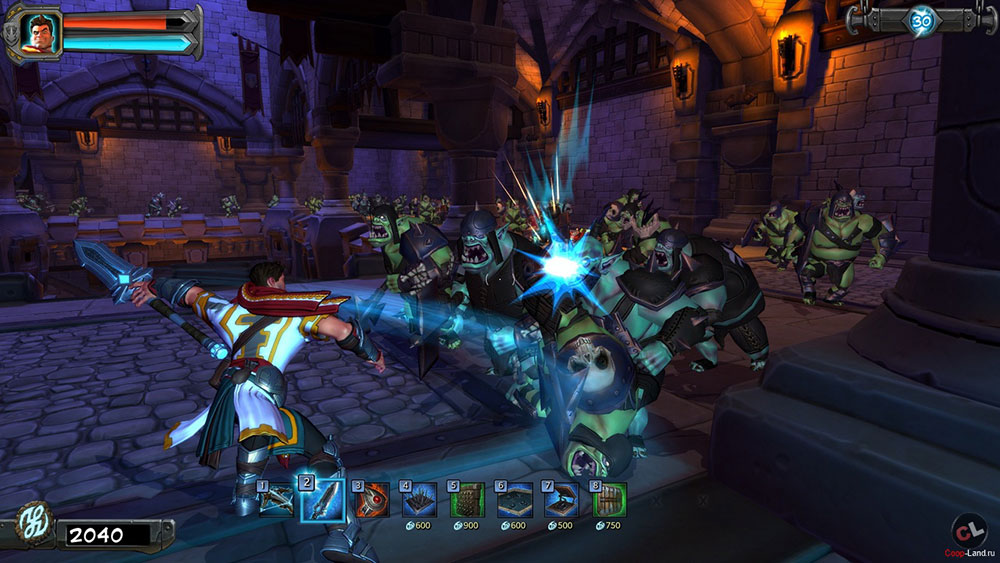Image resolution: width=1000 pixels, height=563 pixels.
Task: Pick the wooden barricade costing 750
Action: (609, 499)
